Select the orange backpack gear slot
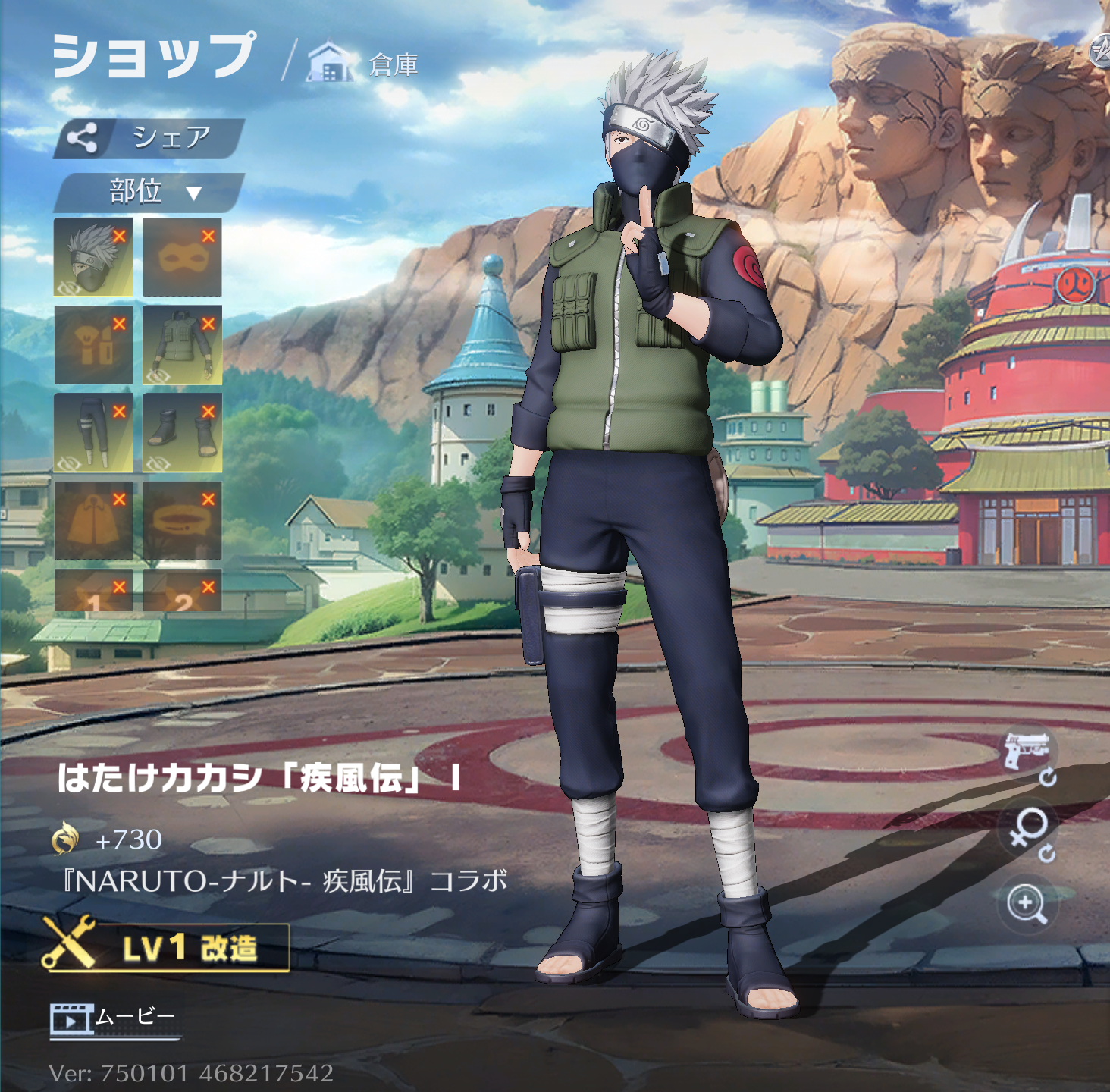The width and height of the screenshot is (1110, 1092). point(93,345)
